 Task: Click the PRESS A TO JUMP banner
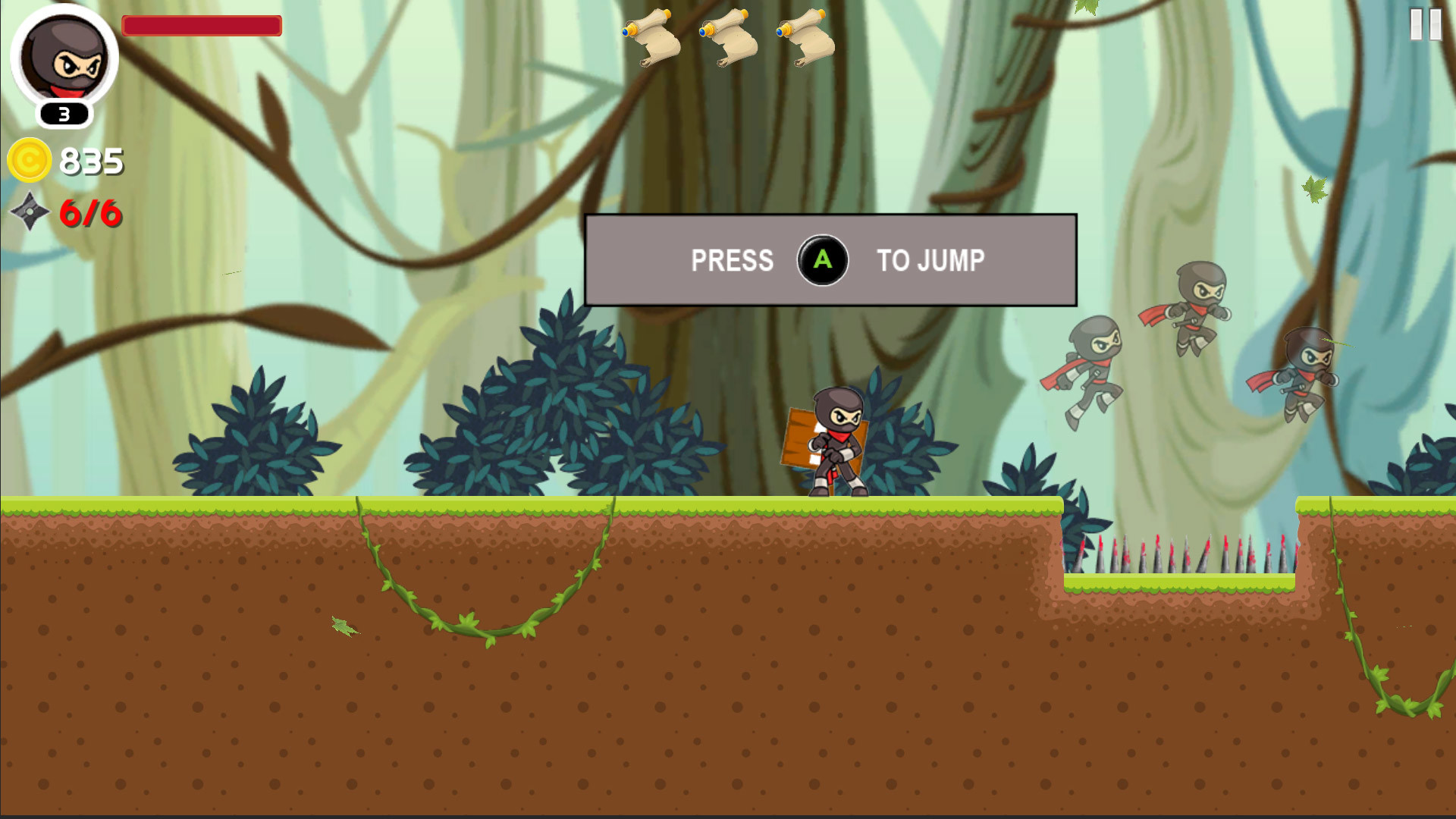click(830, 261)
